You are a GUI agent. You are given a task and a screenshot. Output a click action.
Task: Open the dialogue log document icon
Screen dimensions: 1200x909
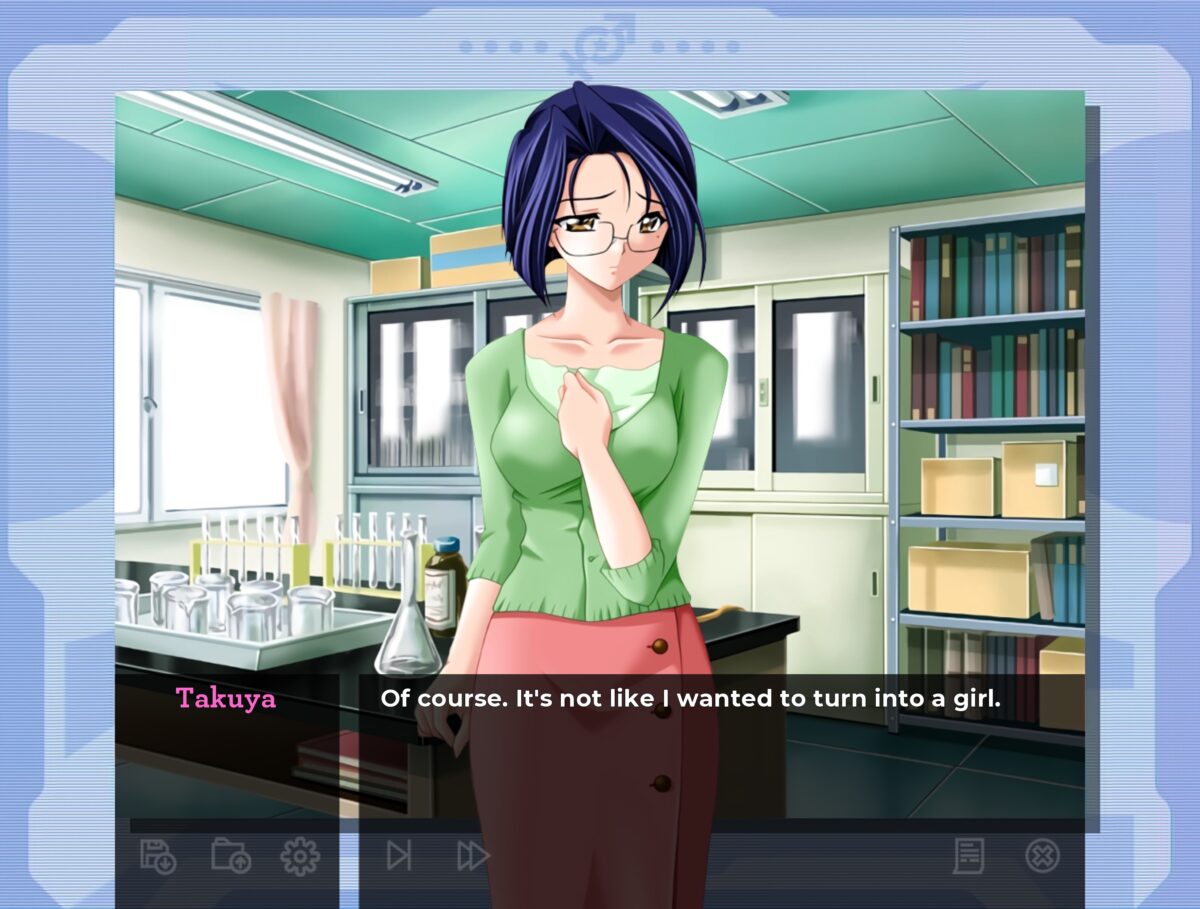click(x=968, y=856)
